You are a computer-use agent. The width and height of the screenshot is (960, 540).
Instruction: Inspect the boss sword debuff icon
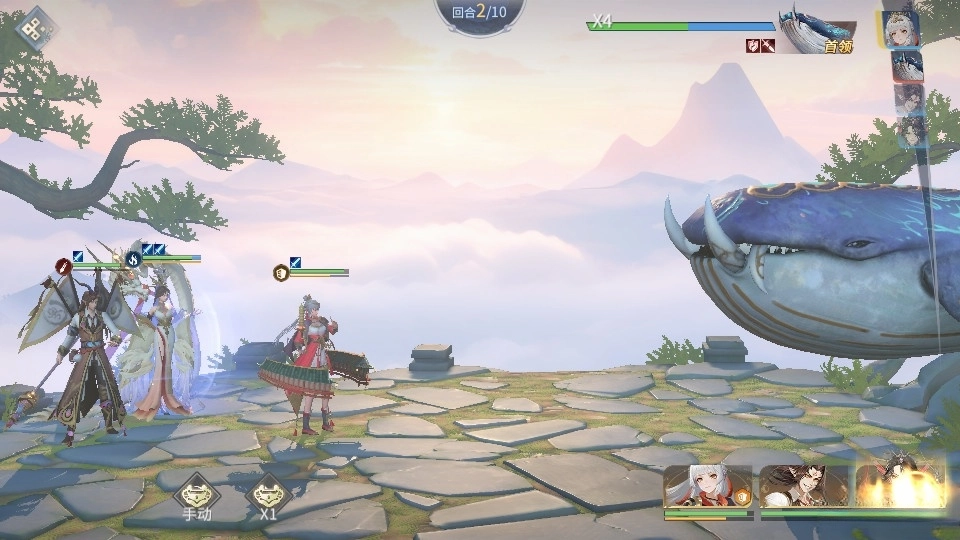pos(768,45)
